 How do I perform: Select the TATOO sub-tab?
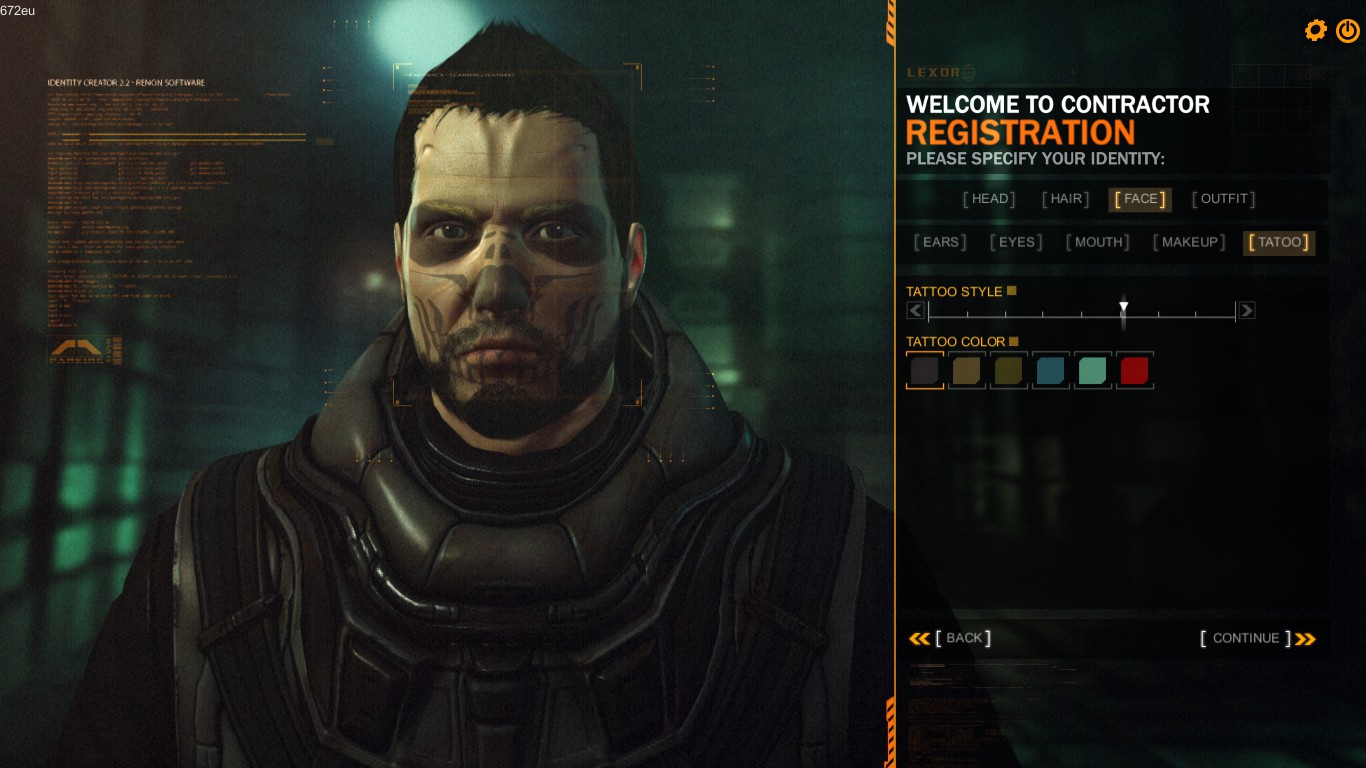[1279, 242]
